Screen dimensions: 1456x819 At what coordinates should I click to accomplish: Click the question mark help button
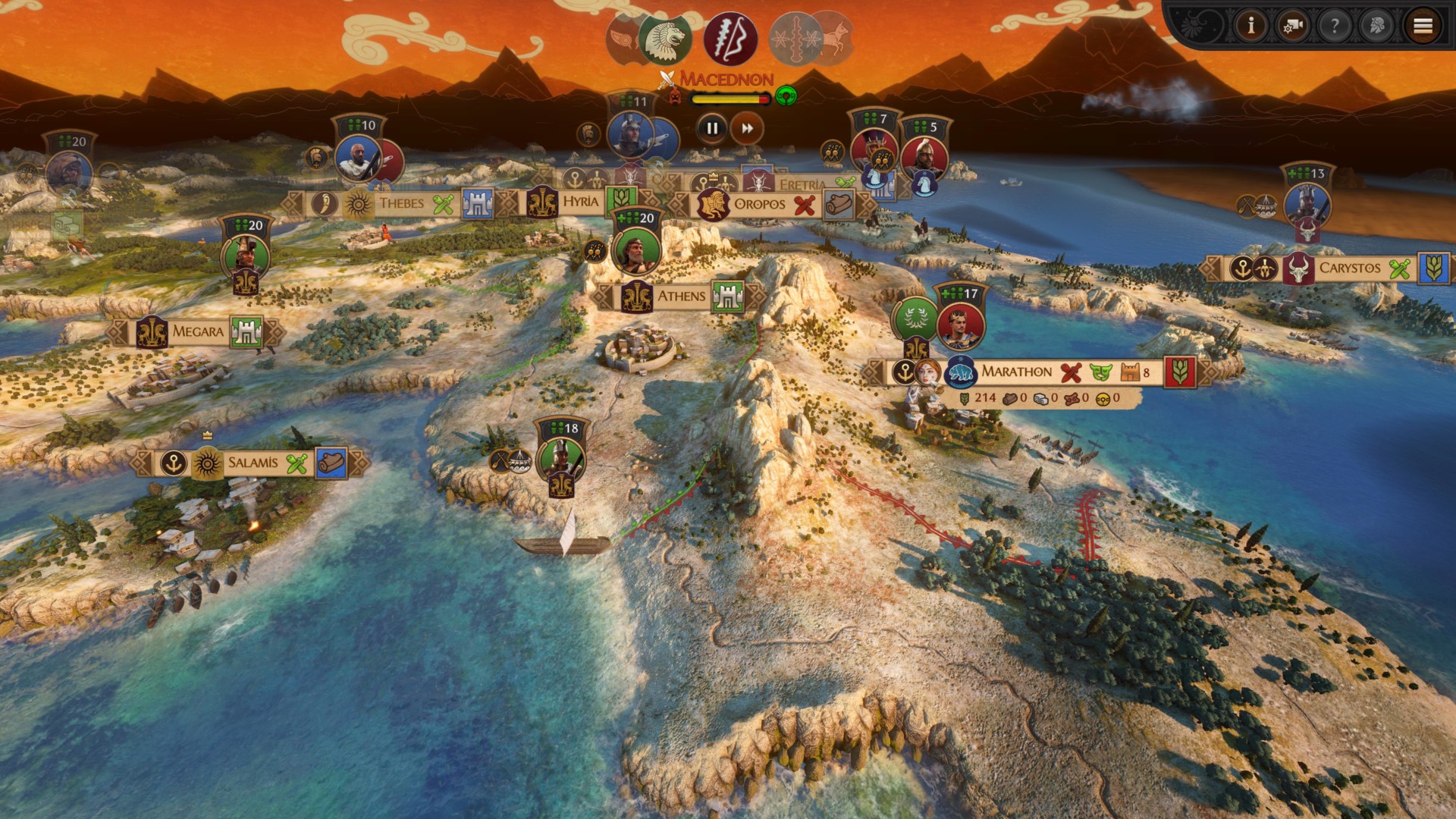(1334, 27)
